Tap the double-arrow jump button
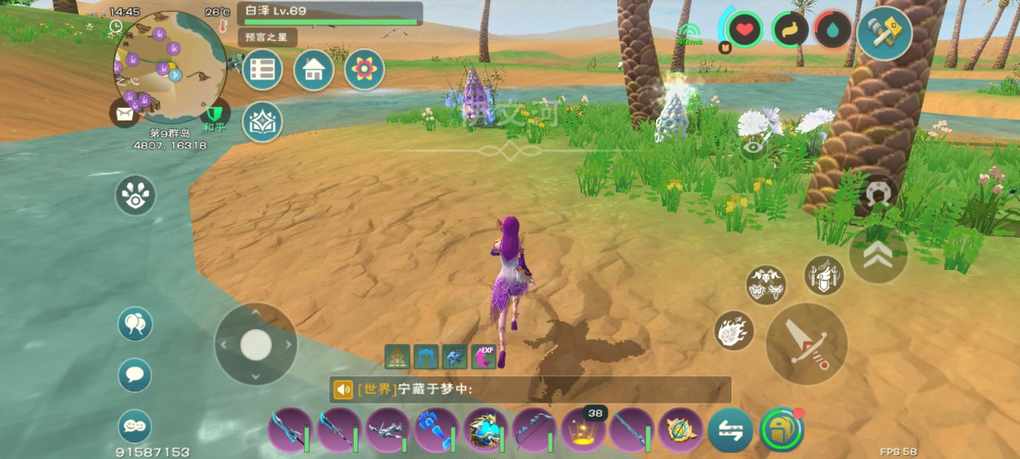This screenshot has width=1020, height=459. [878, 255]
